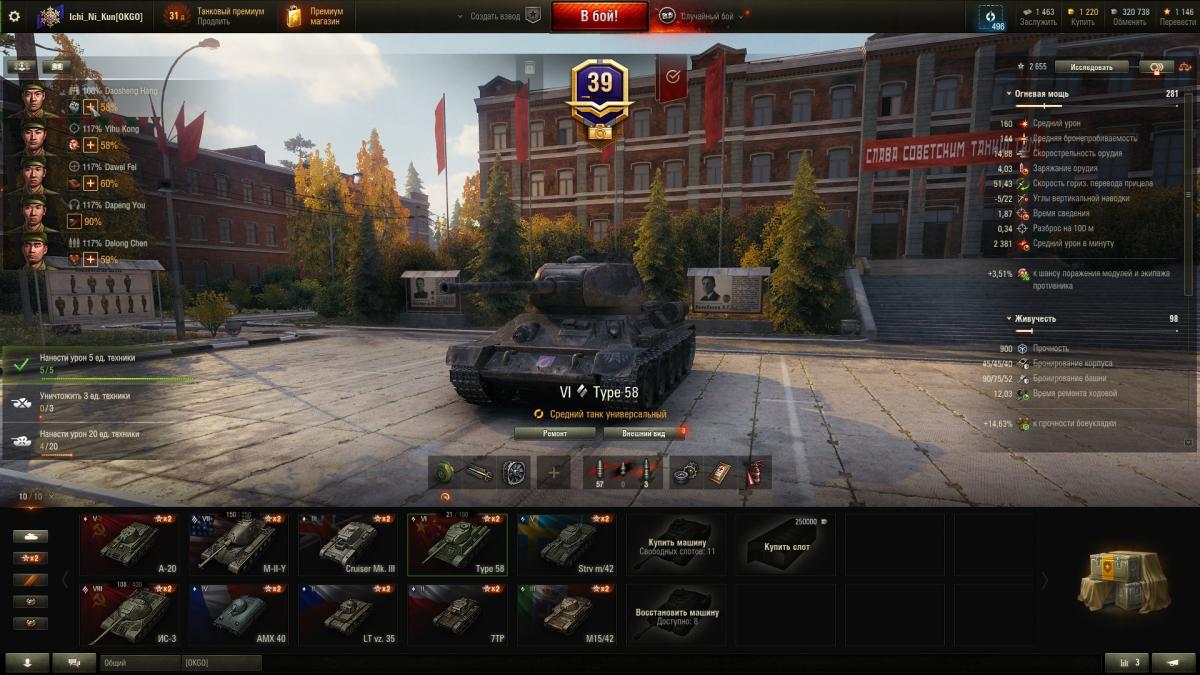Click the Ремонт repair button
Image resolution: width=1200 pixels, height=675 pixels.
[x=555, y=433]
